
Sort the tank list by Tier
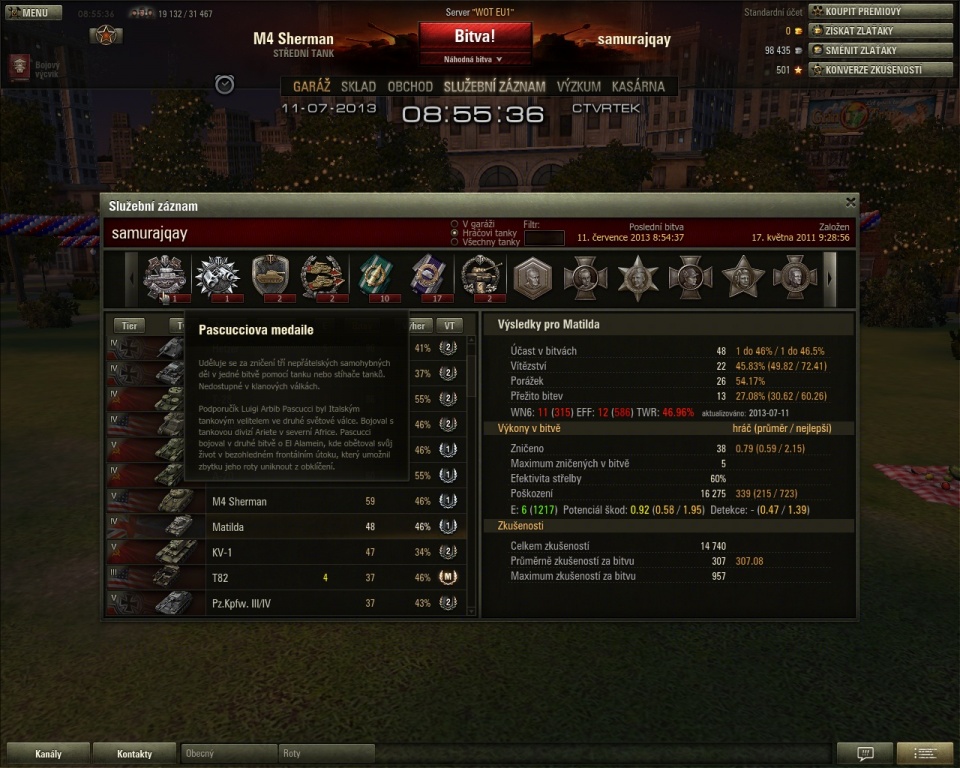[128, 326]
